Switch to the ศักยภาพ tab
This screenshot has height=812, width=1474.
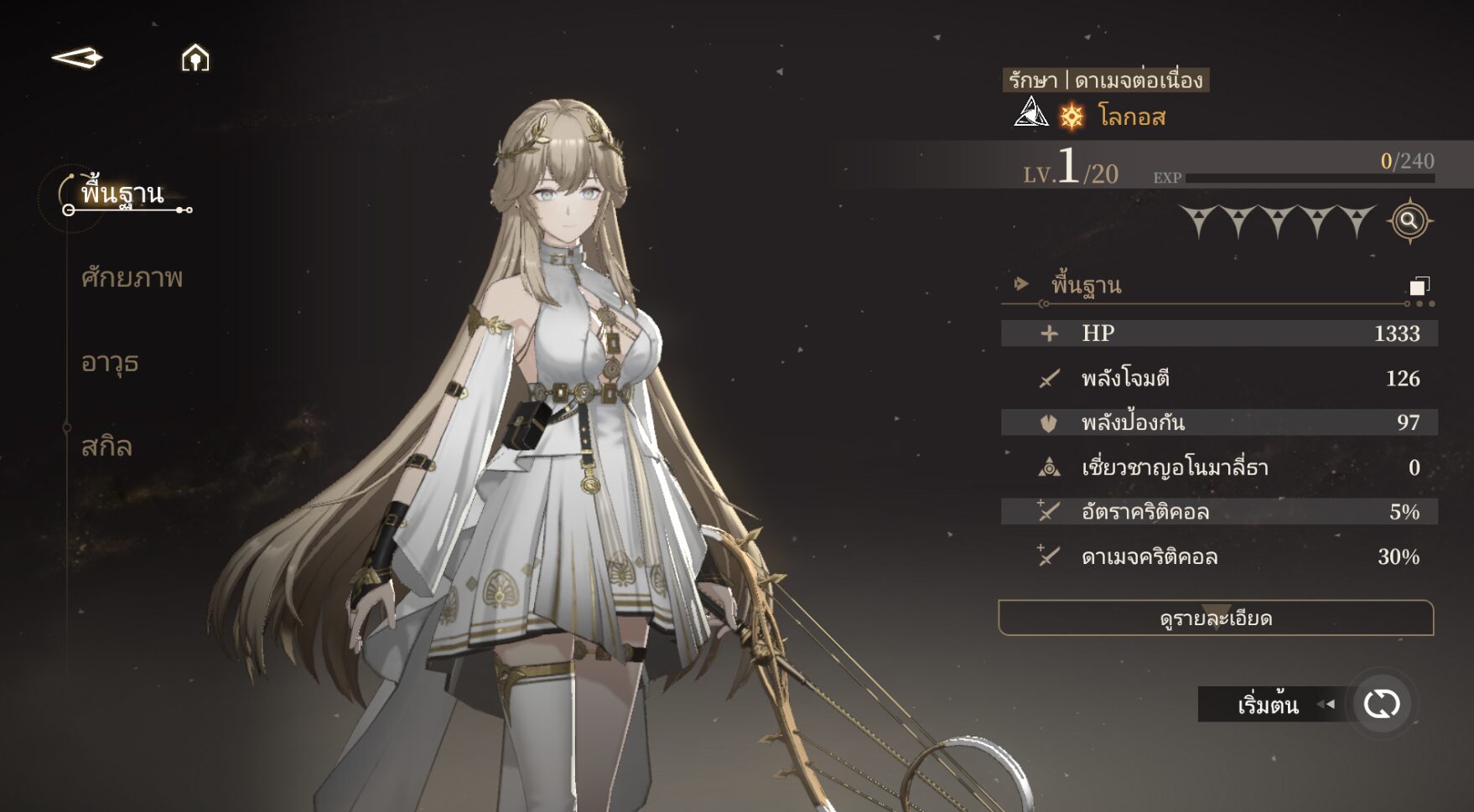pos(132,277)
